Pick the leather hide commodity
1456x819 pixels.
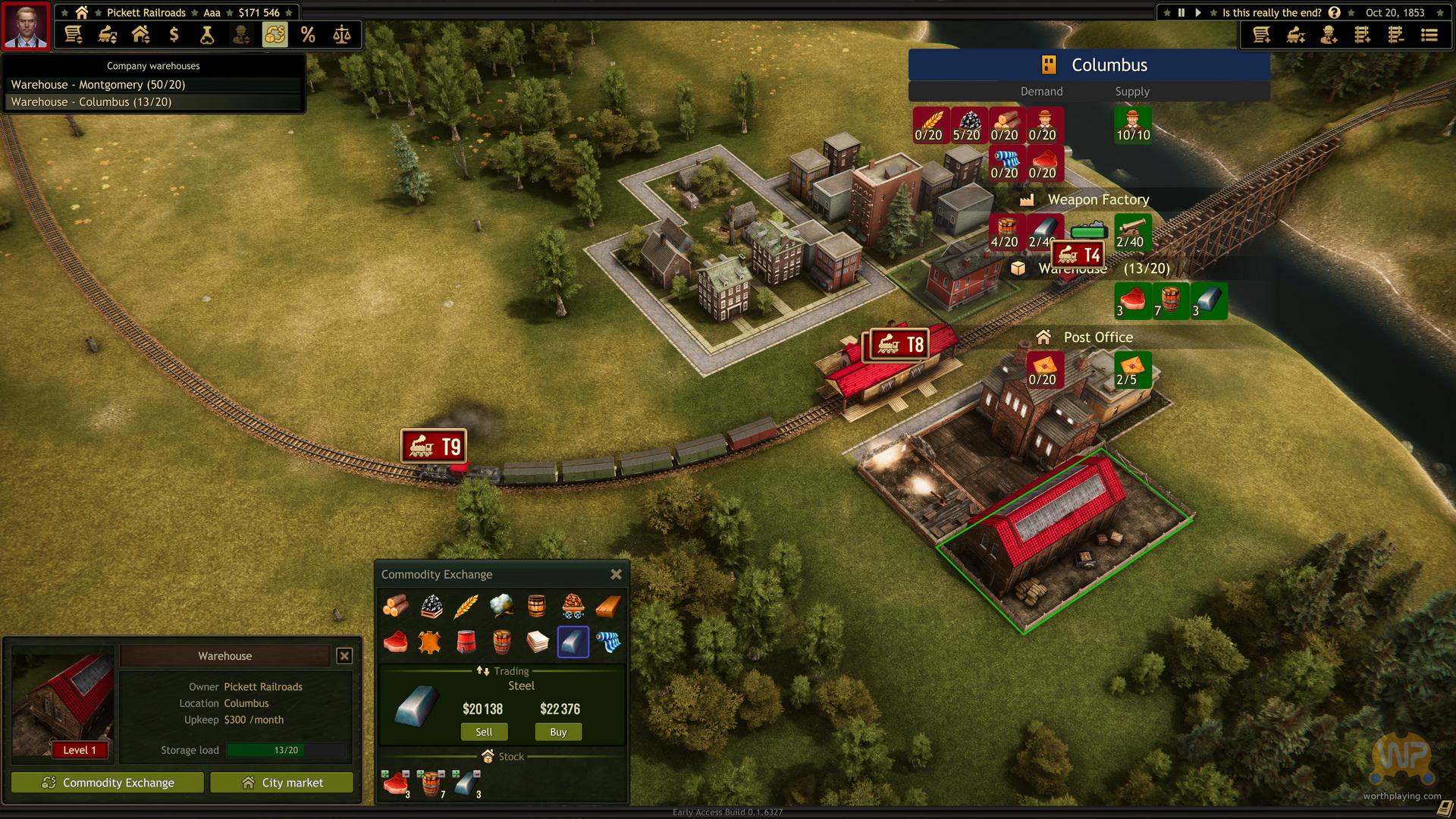point(431,642)
